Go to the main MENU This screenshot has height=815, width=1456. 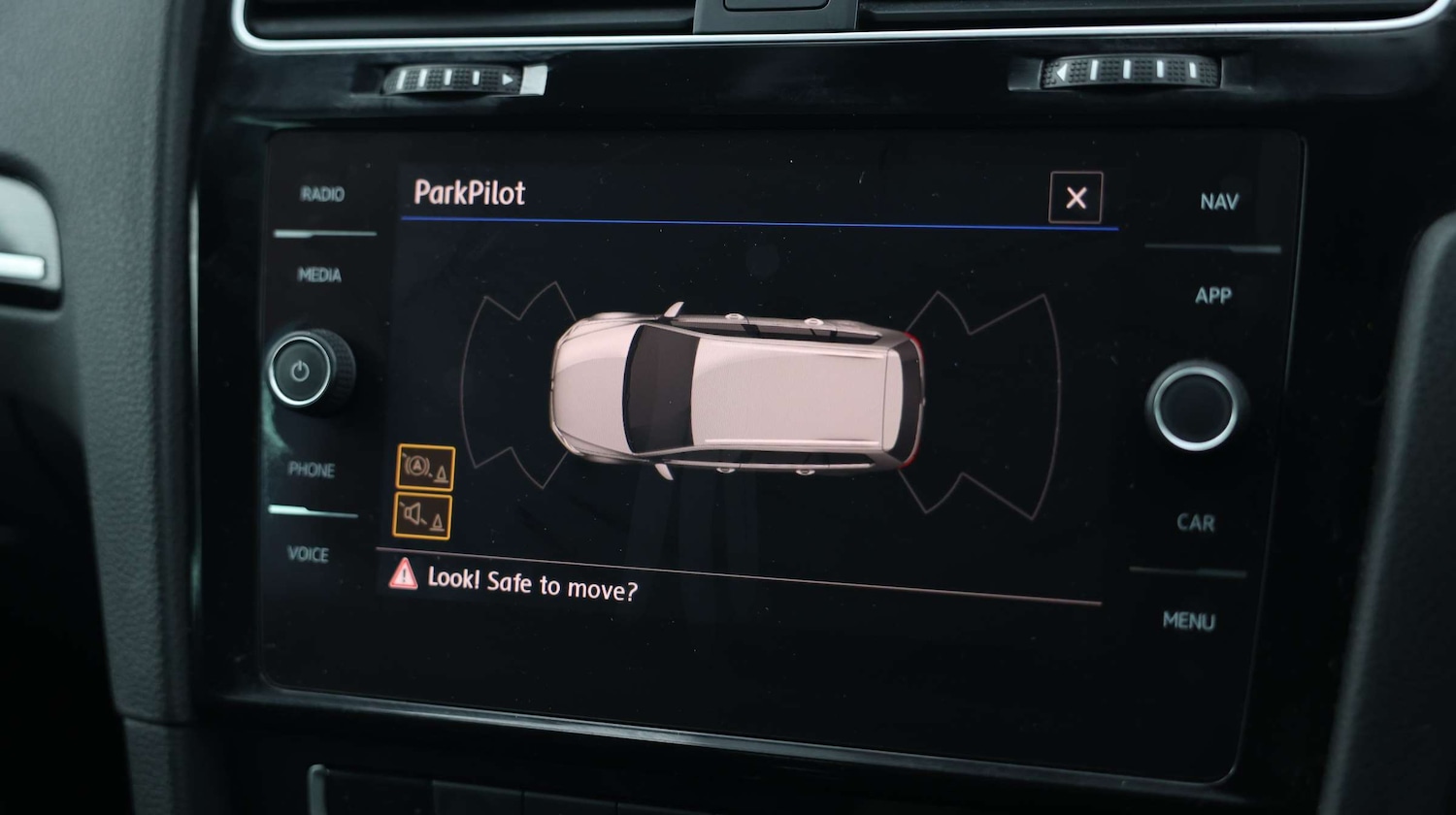(x=1189, y=621)
